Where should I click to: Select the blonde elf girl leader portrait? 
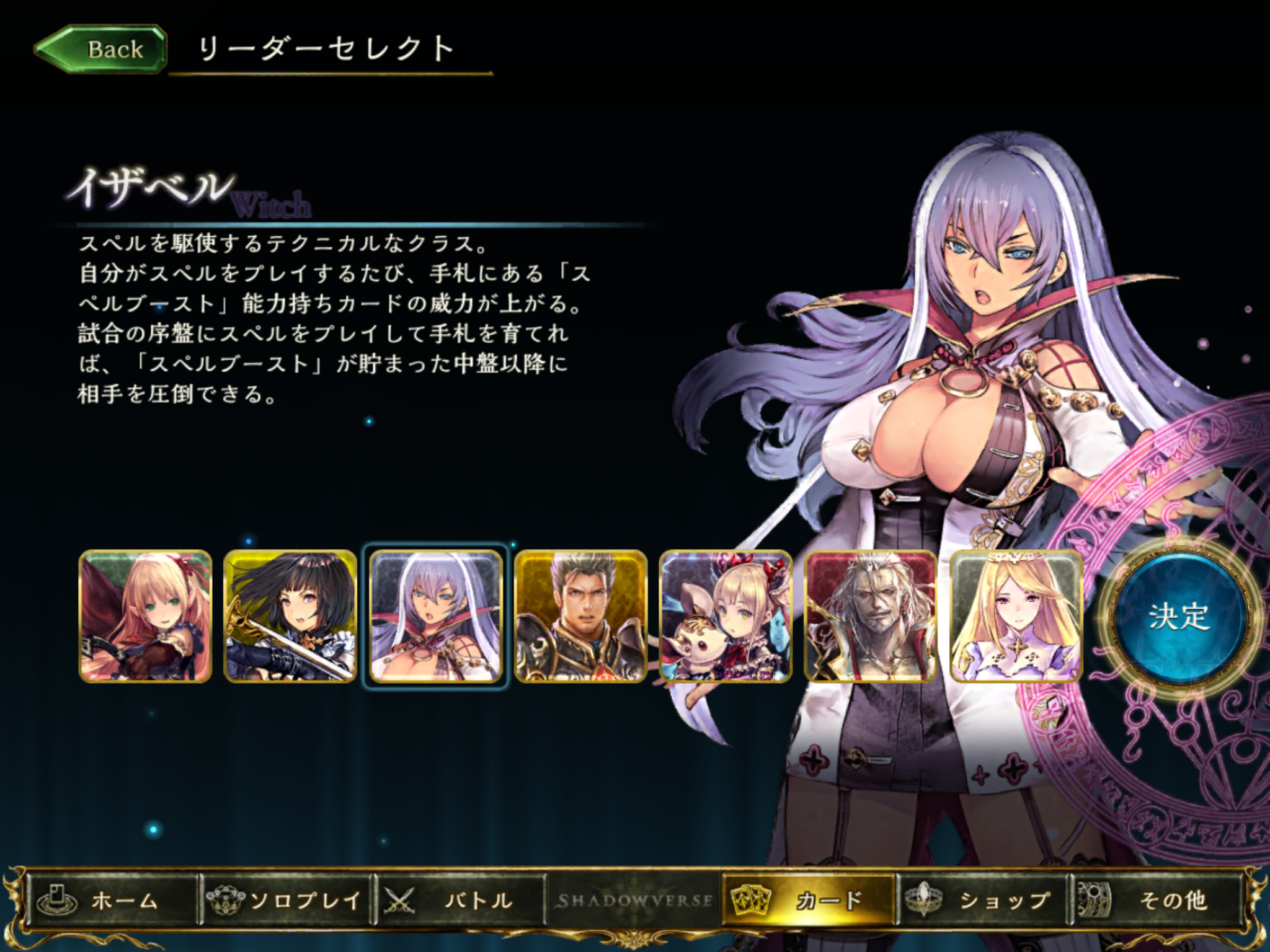point(146,617)
